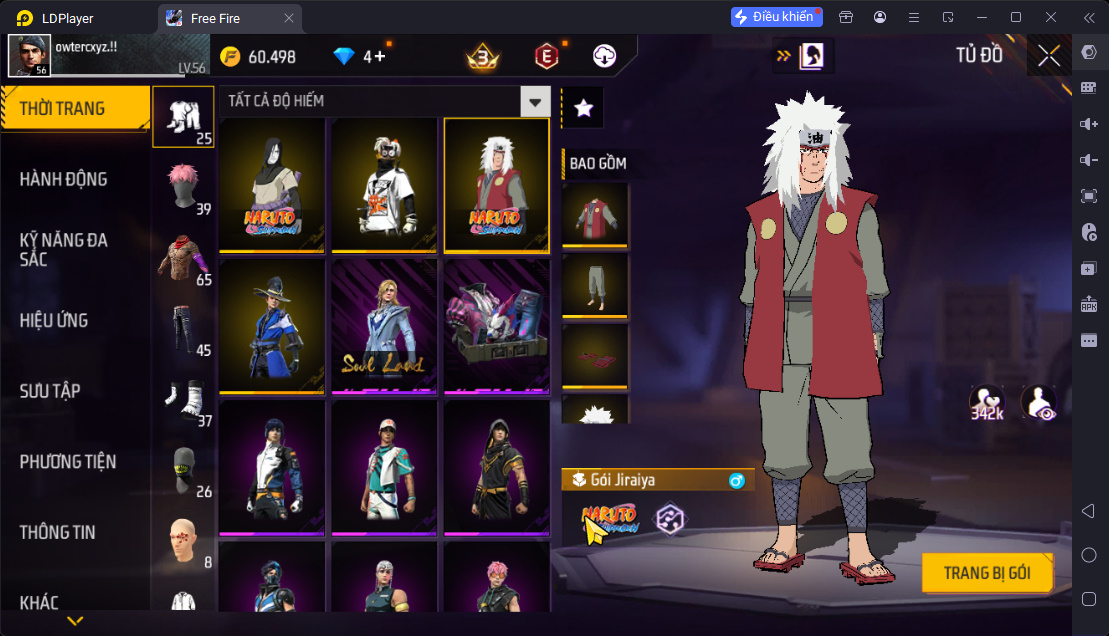Select the Soul Land outfit thumbnail
The height and width of the screenshot is (636, 1109).
coord(384,326)
